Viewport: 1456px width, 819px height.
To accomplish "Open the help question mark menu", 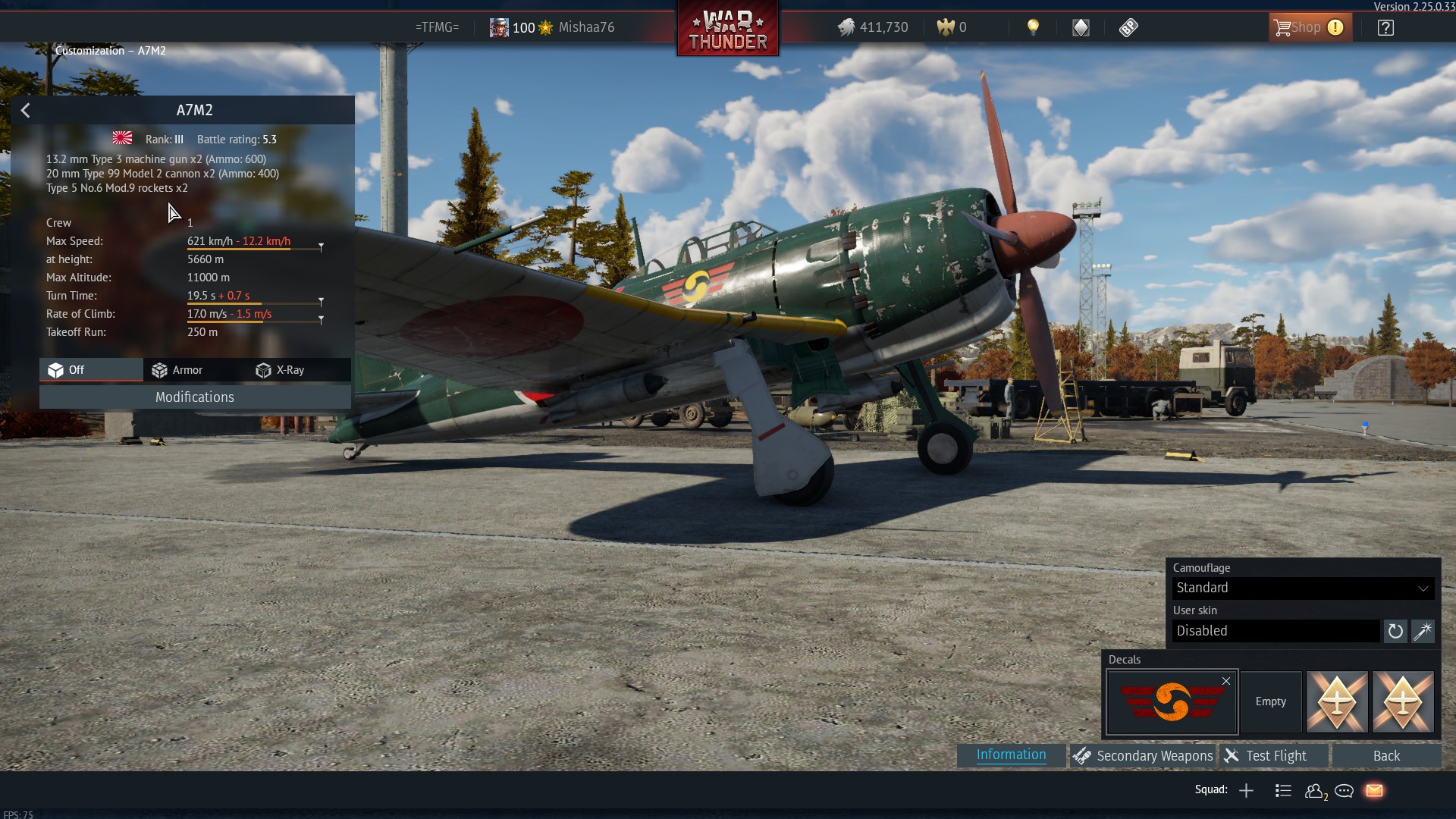I will point(1385,28).
